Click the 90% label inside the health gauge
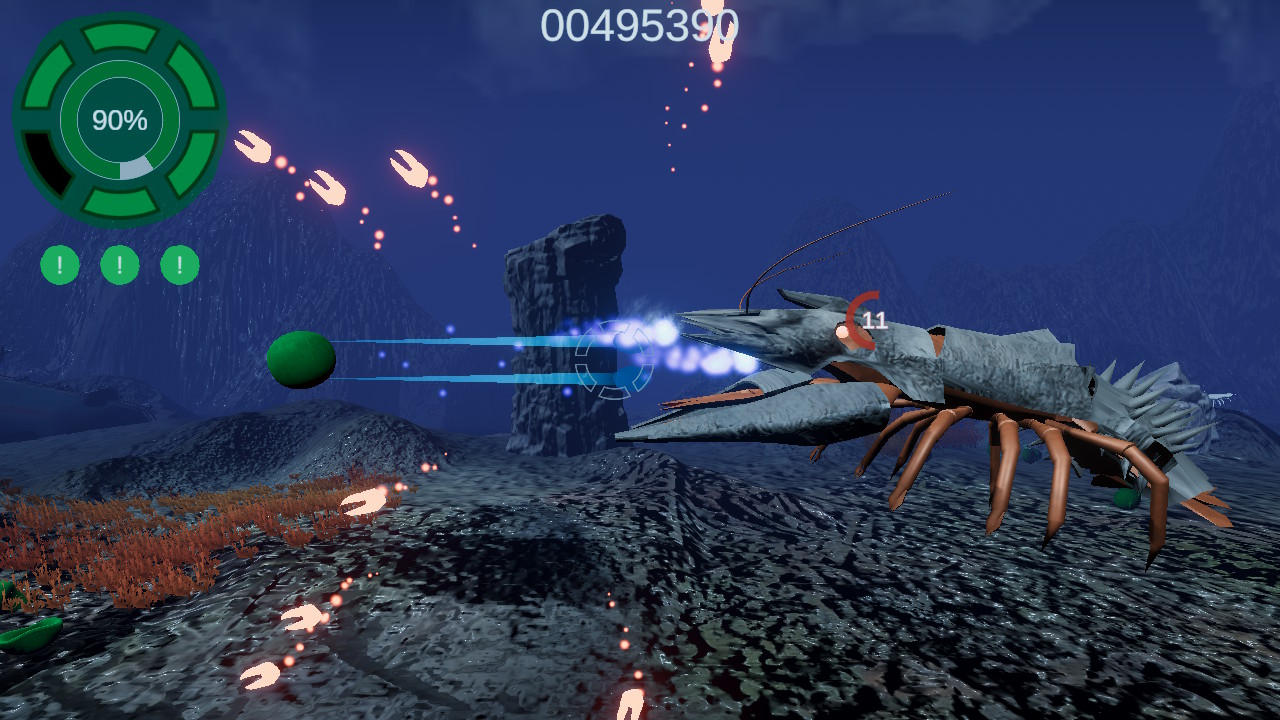This screenshot has height=720, width=1280. [x=118, y=118]
